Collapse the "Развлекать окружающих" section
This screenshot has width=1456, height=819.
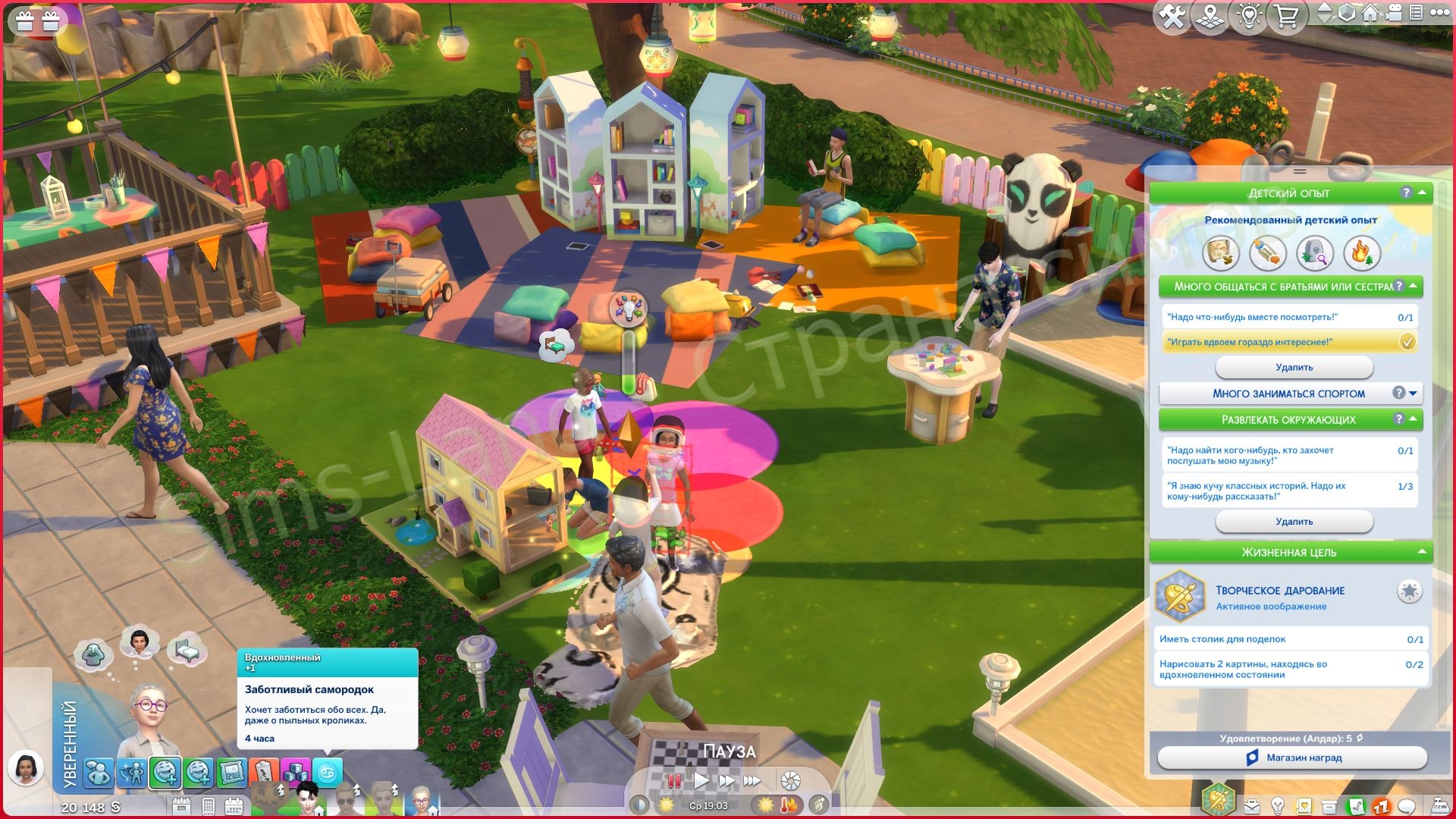coord(1412,419)
